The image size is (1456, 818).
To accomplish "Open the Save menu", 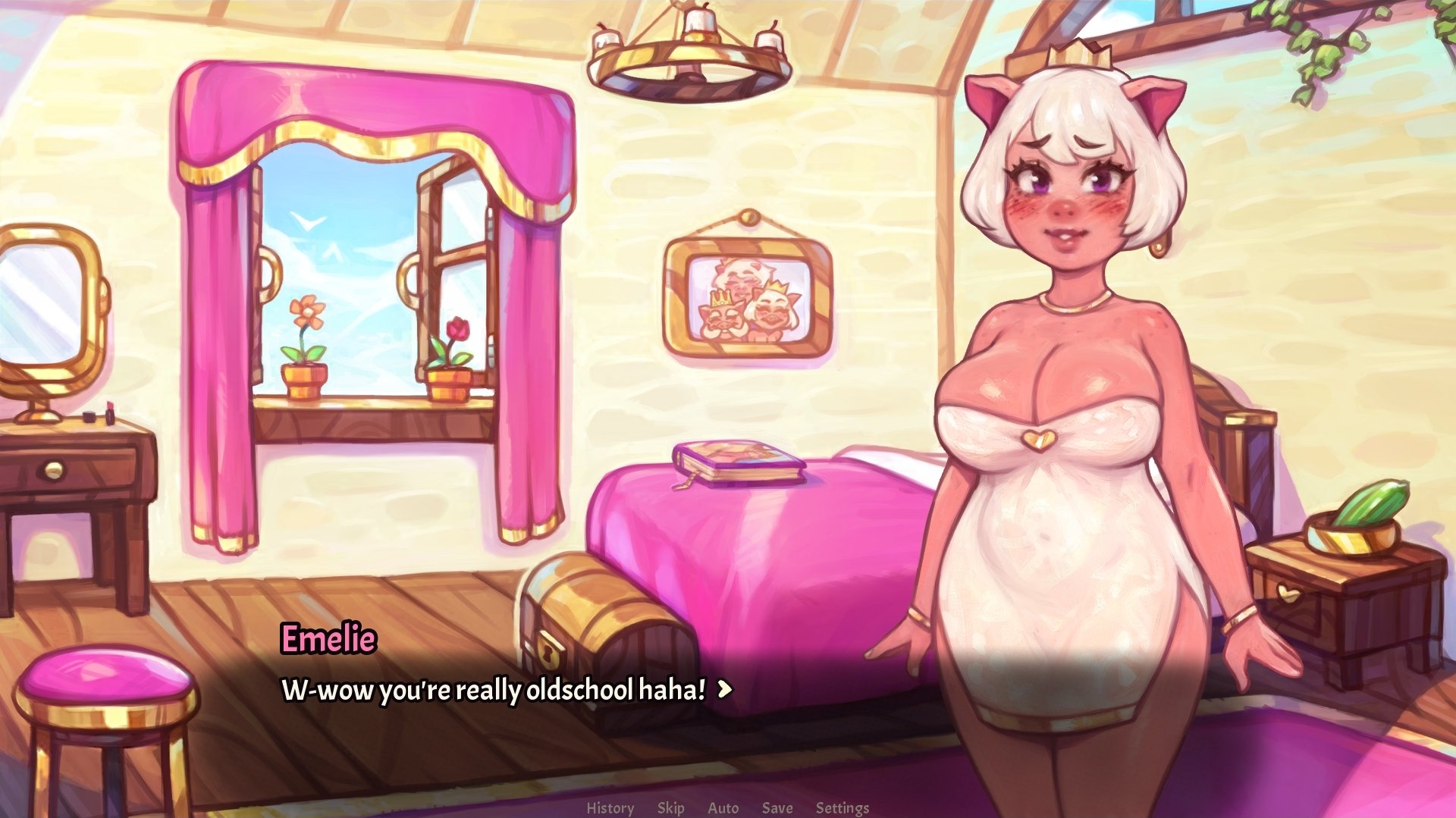I will coord(777,808).
